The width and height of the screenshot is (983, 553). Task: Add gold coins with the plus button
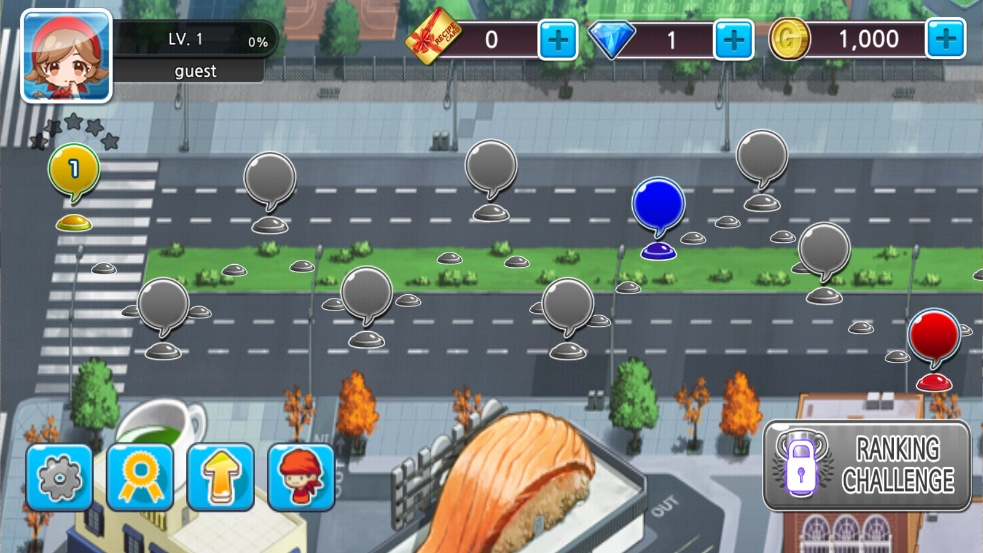click(945, 40)
